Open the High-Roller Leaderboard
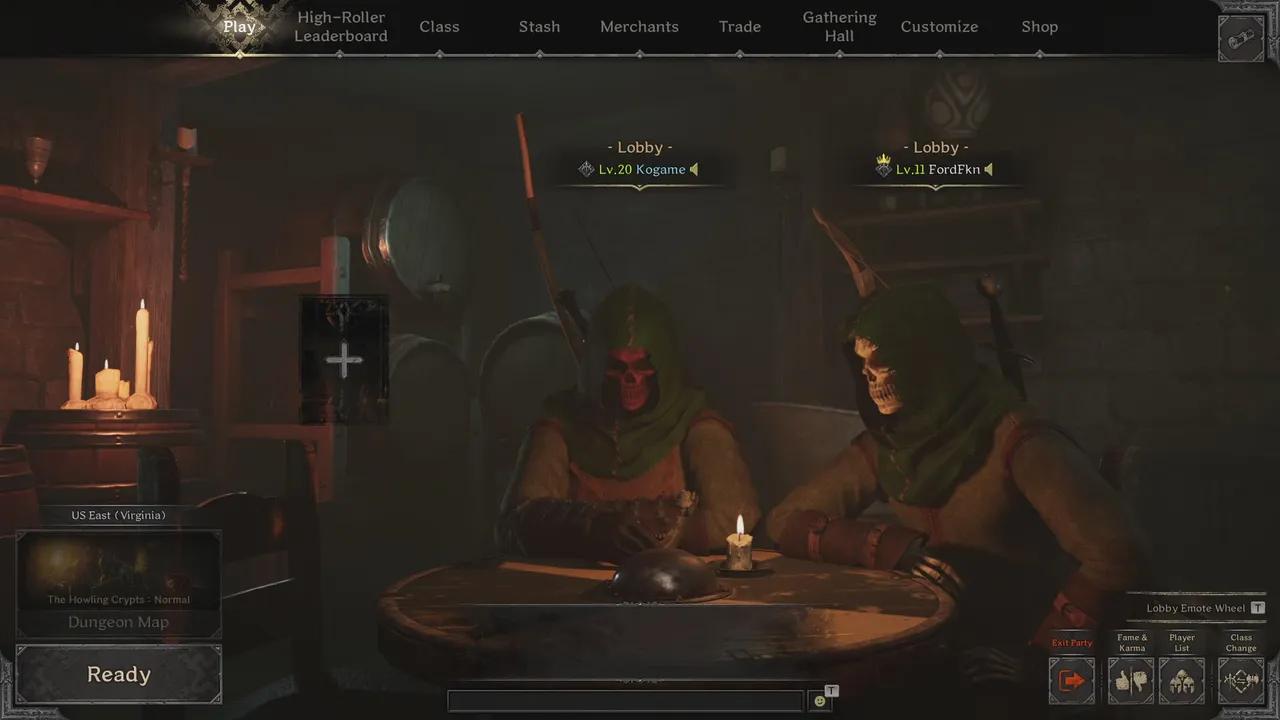This screenshot has width=1280, height=720. [340, 27]
